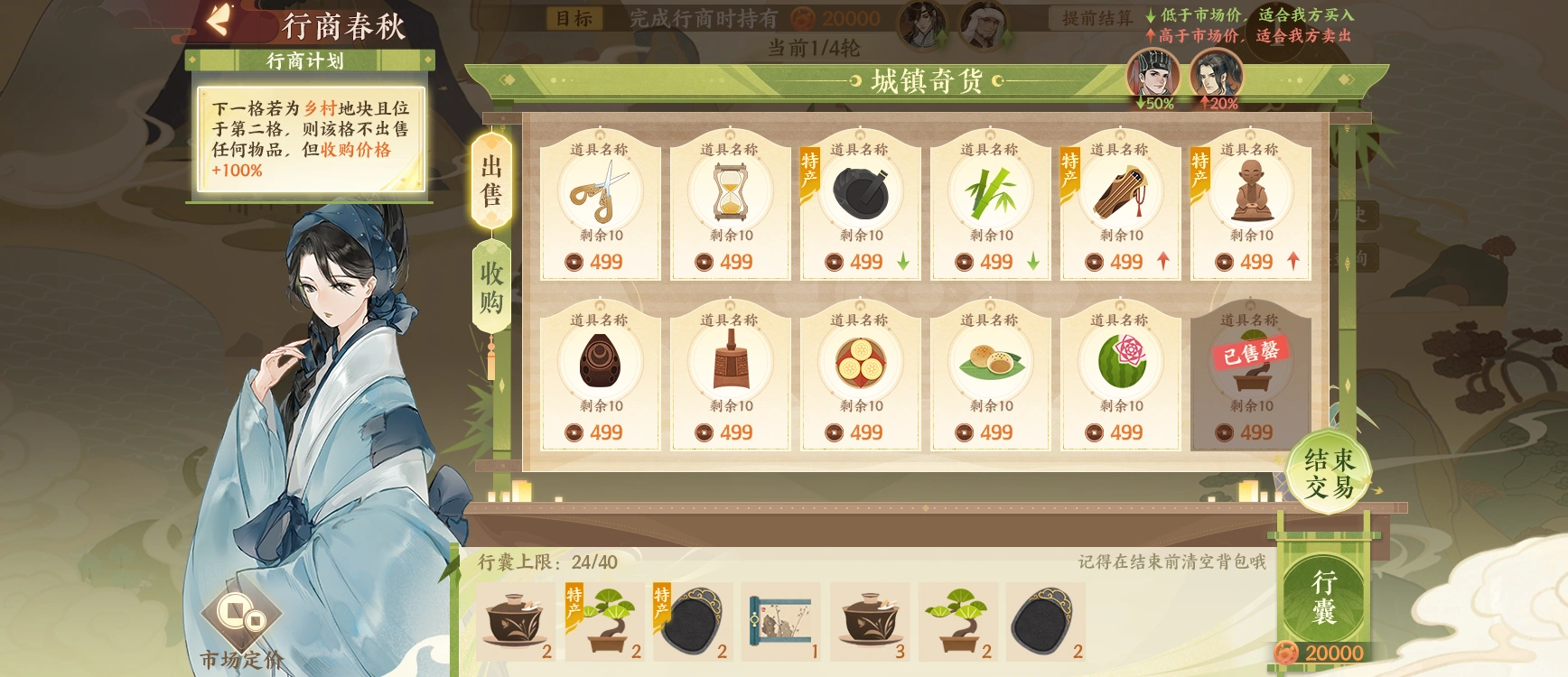The width and height of the screenshot is (1568, 677).
Task: Go back with the arrow button
Action: 218,21
